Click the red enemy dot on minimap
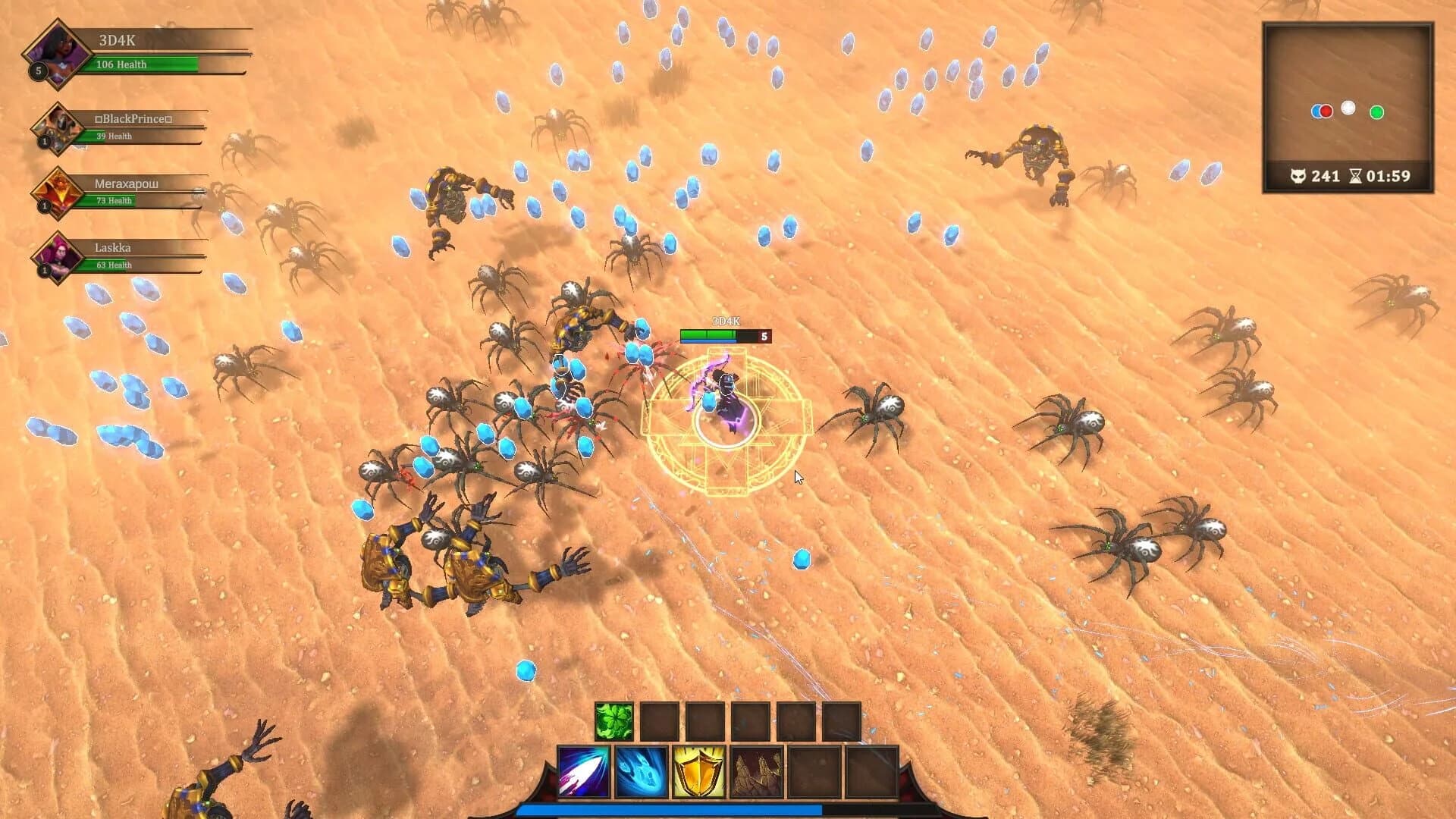 tap(1326, 111)
